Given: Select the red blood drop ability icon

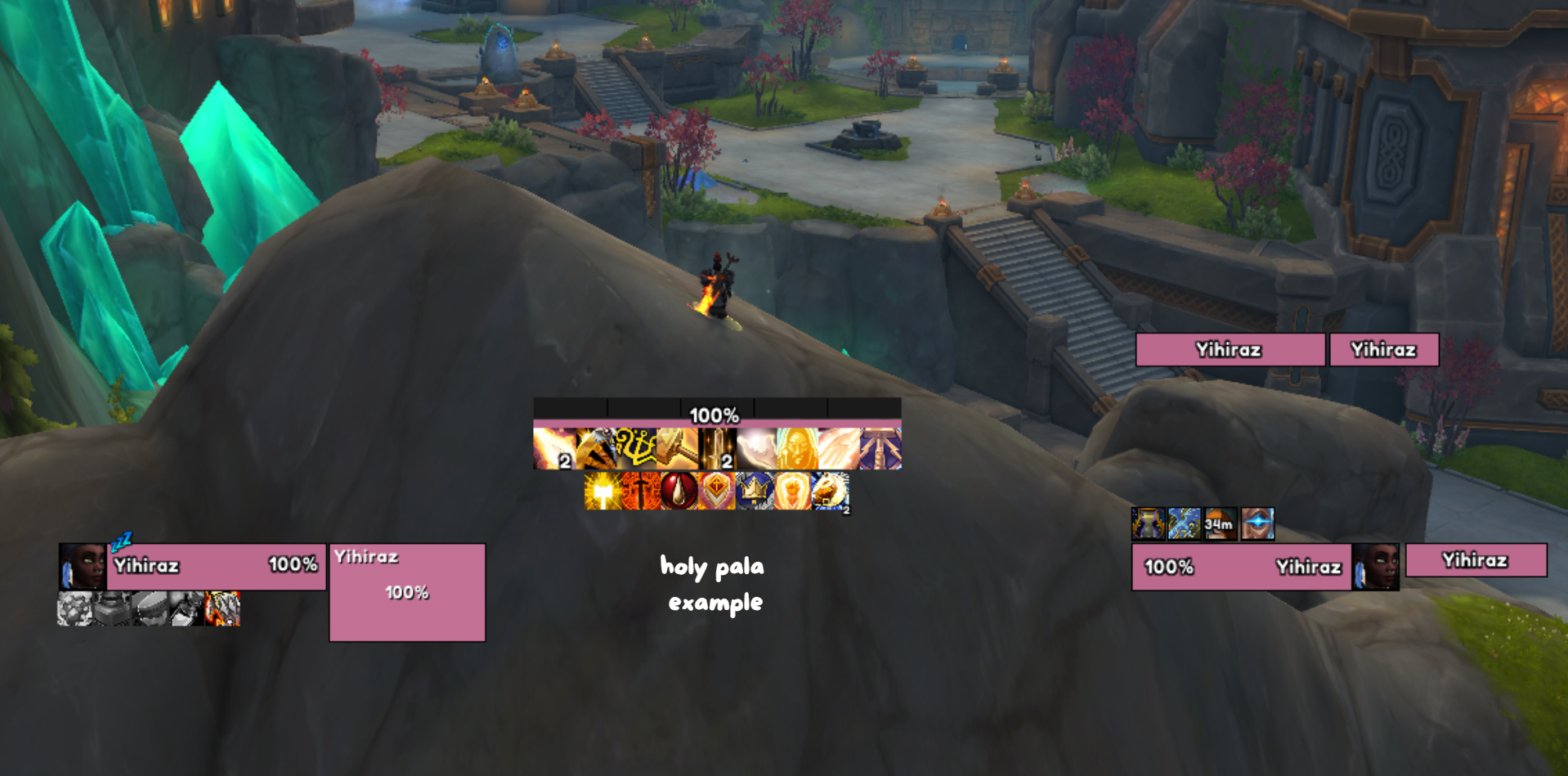Looking at the screenshot, I should pyautogui.click(x=679, y=491).
